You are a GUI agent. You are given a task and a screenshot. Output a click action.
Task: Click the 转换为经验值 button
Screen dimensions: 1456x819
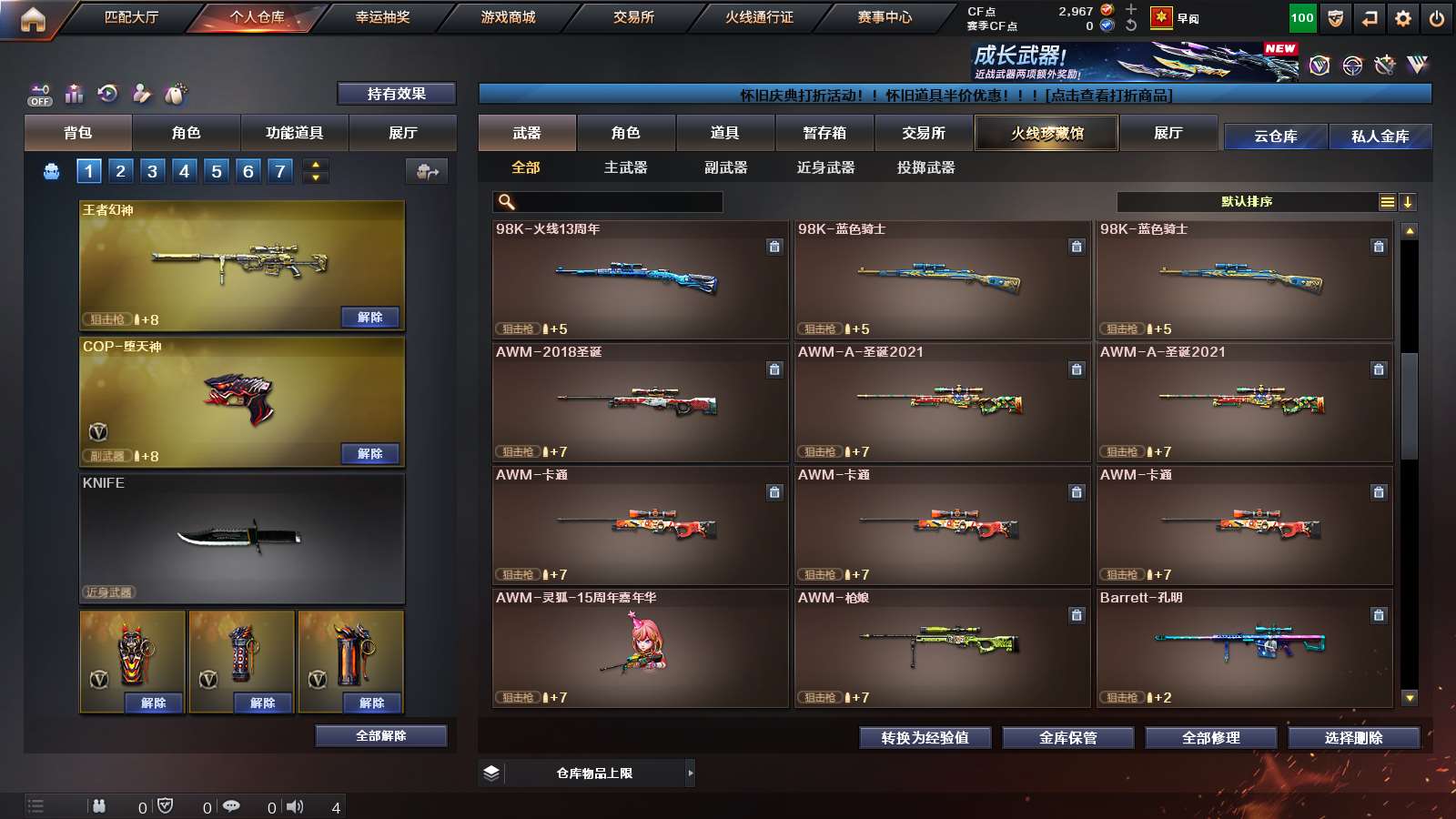click(x=925, y=738)
